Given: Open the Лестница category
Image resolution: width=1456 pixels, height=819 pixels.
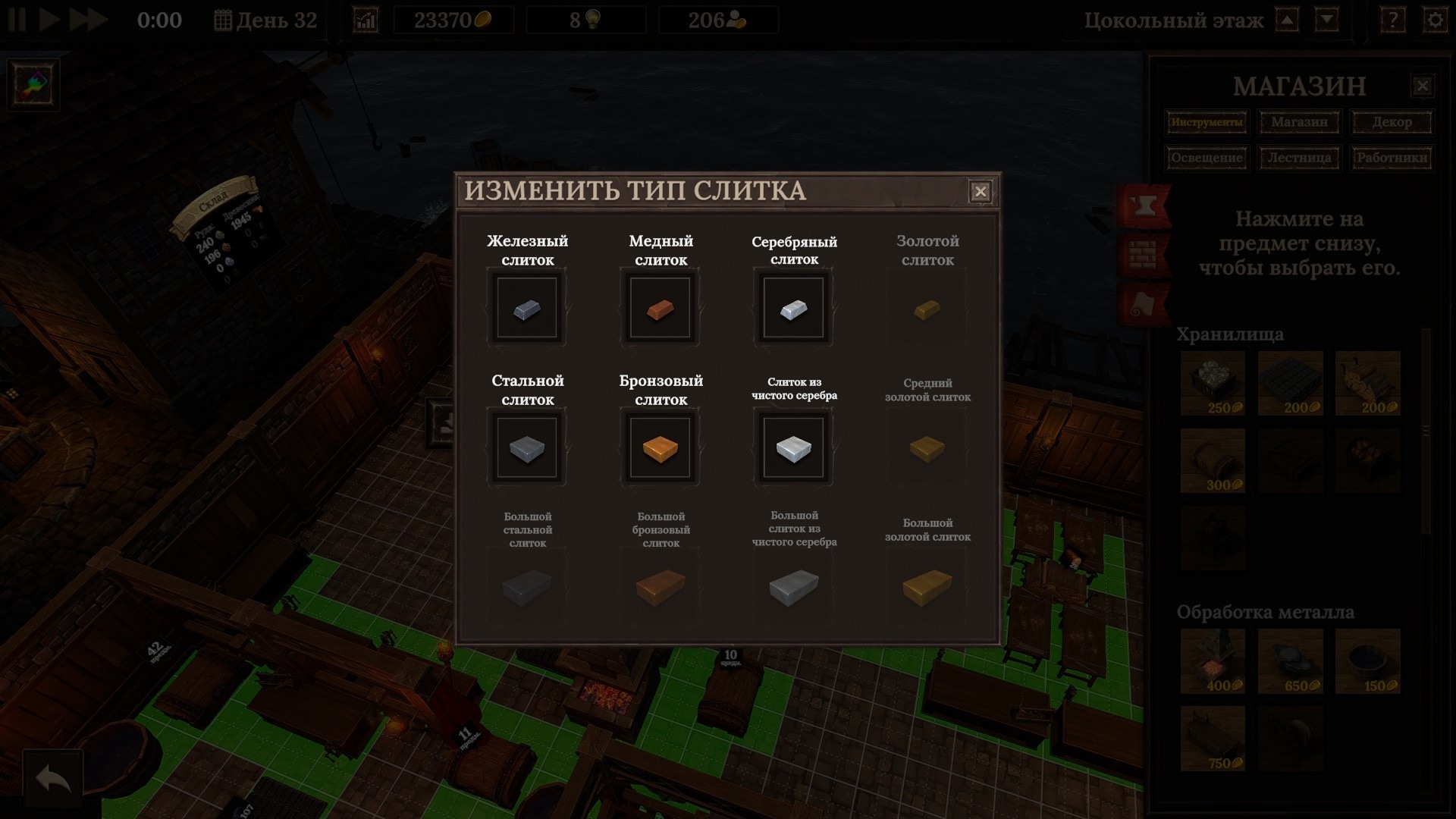Looking at the screenshot, I should [x=1299, y=158].
